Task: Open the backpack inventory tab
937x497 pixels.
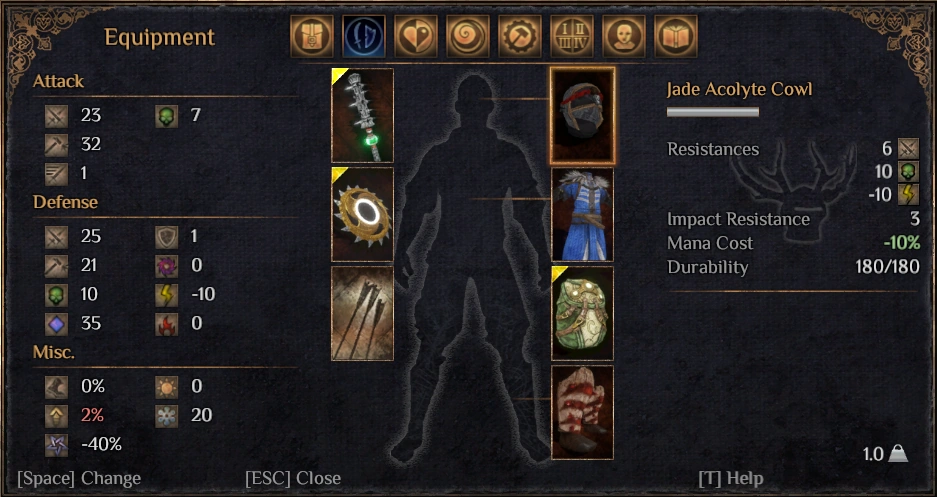Action: [311, 36]
